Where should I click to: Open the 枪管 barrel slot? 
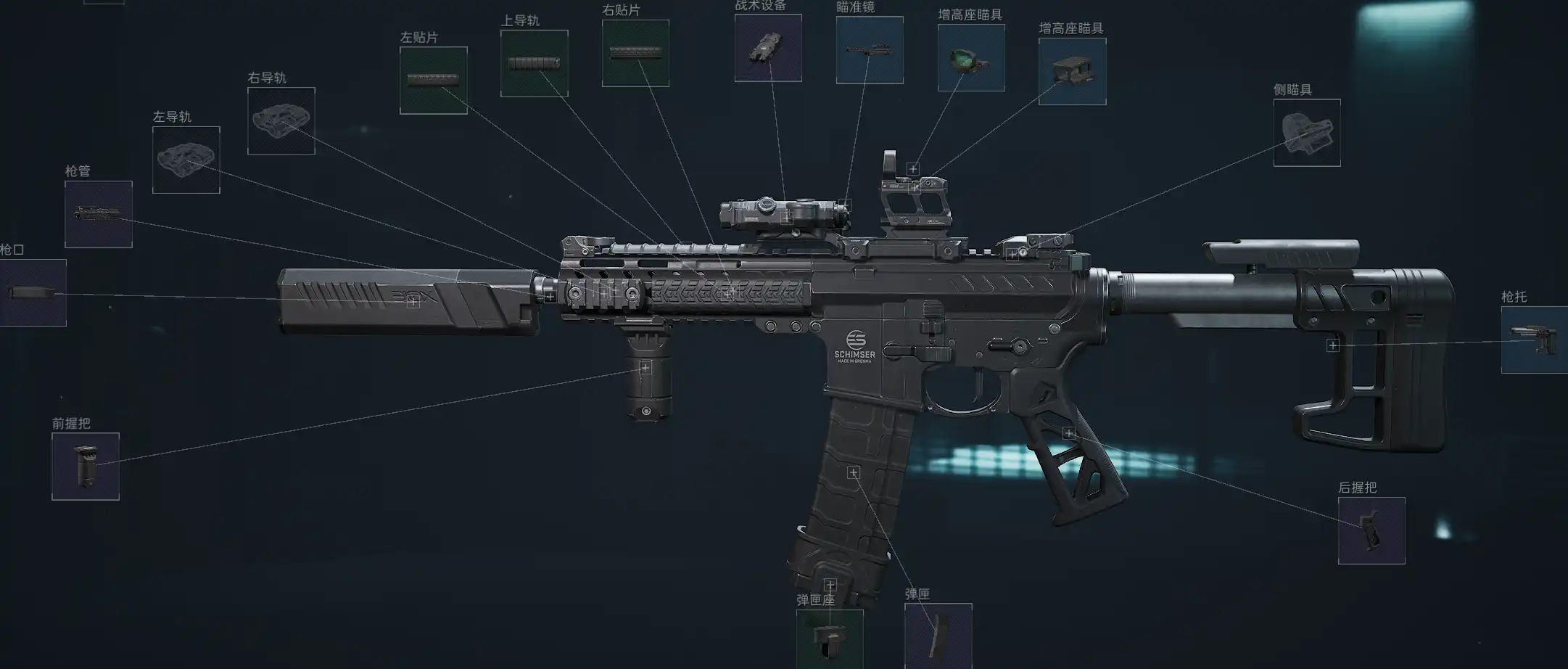tap(99, 214)
